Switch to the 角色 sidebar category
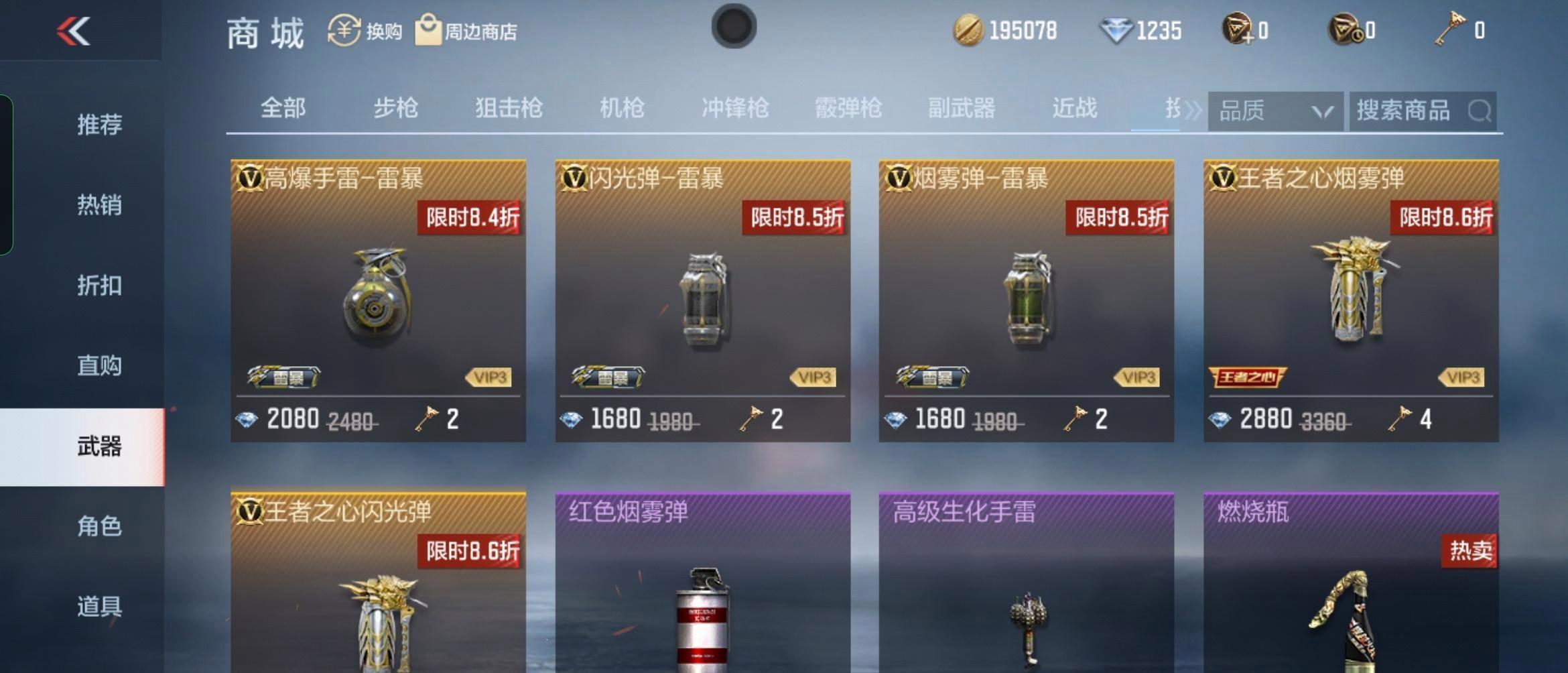 [x=101, y=527]
